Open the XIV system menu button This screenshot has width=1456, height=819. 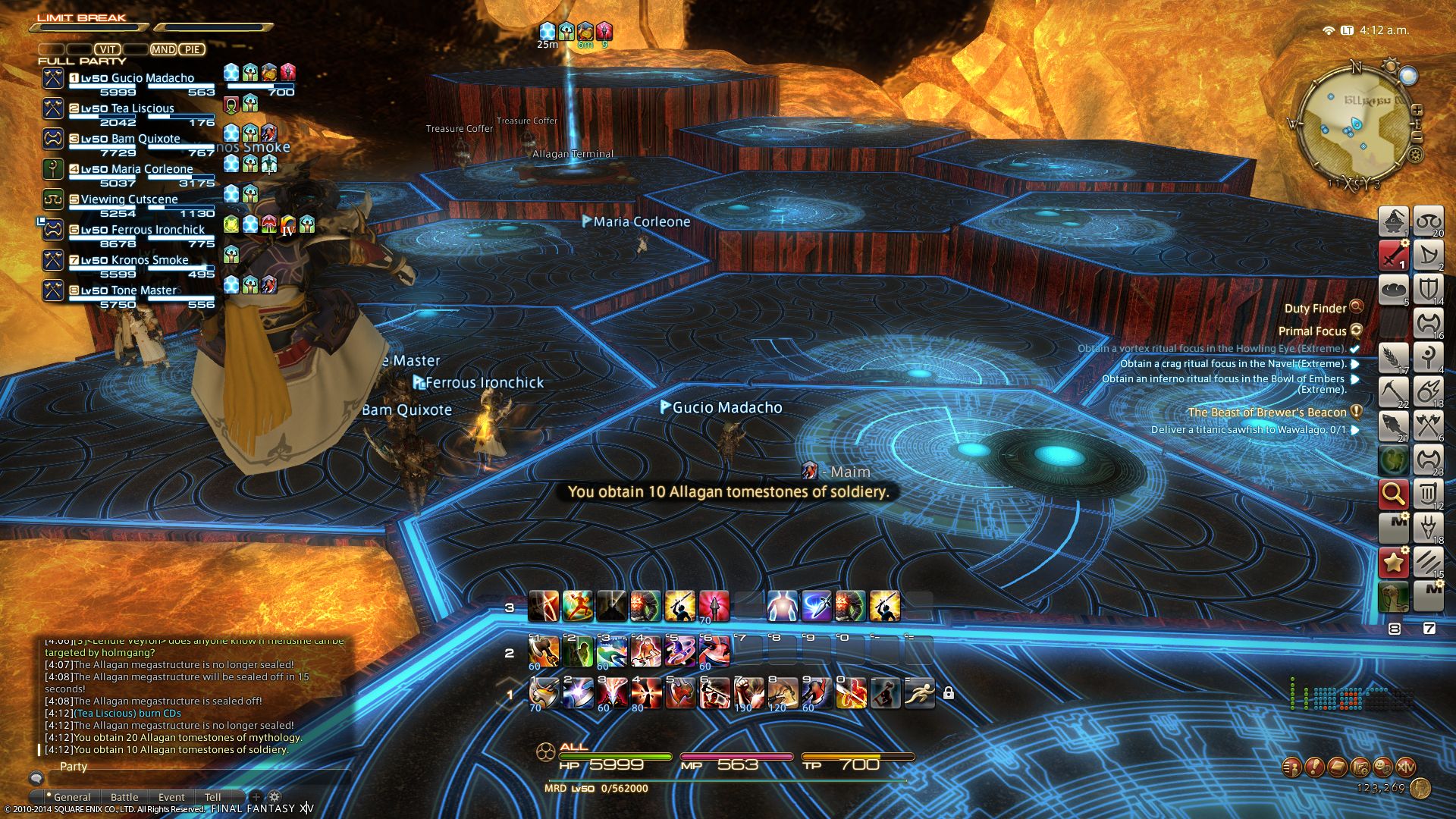point(1405,767)
